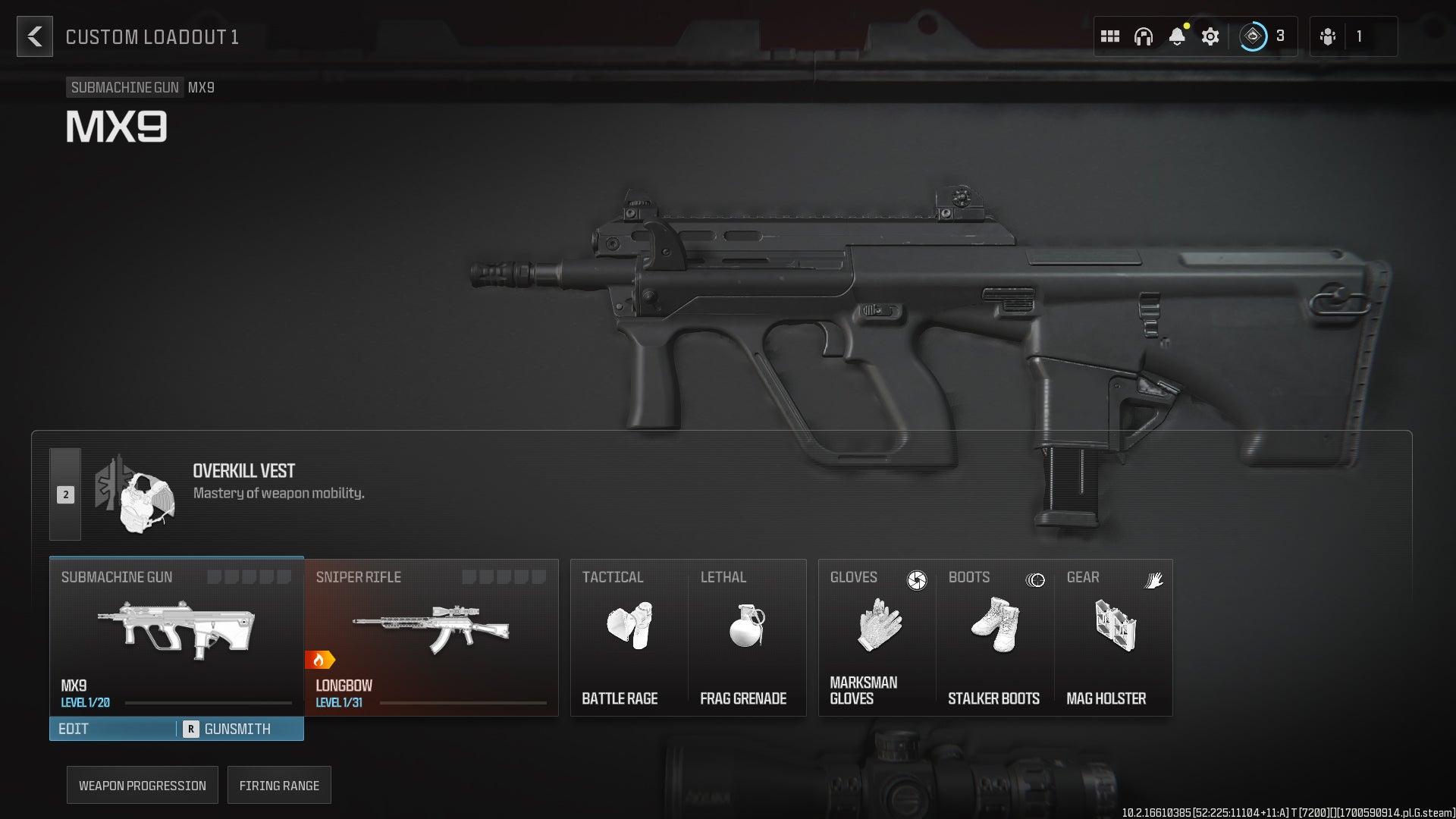Click the social friends icon

point(1329,36)
